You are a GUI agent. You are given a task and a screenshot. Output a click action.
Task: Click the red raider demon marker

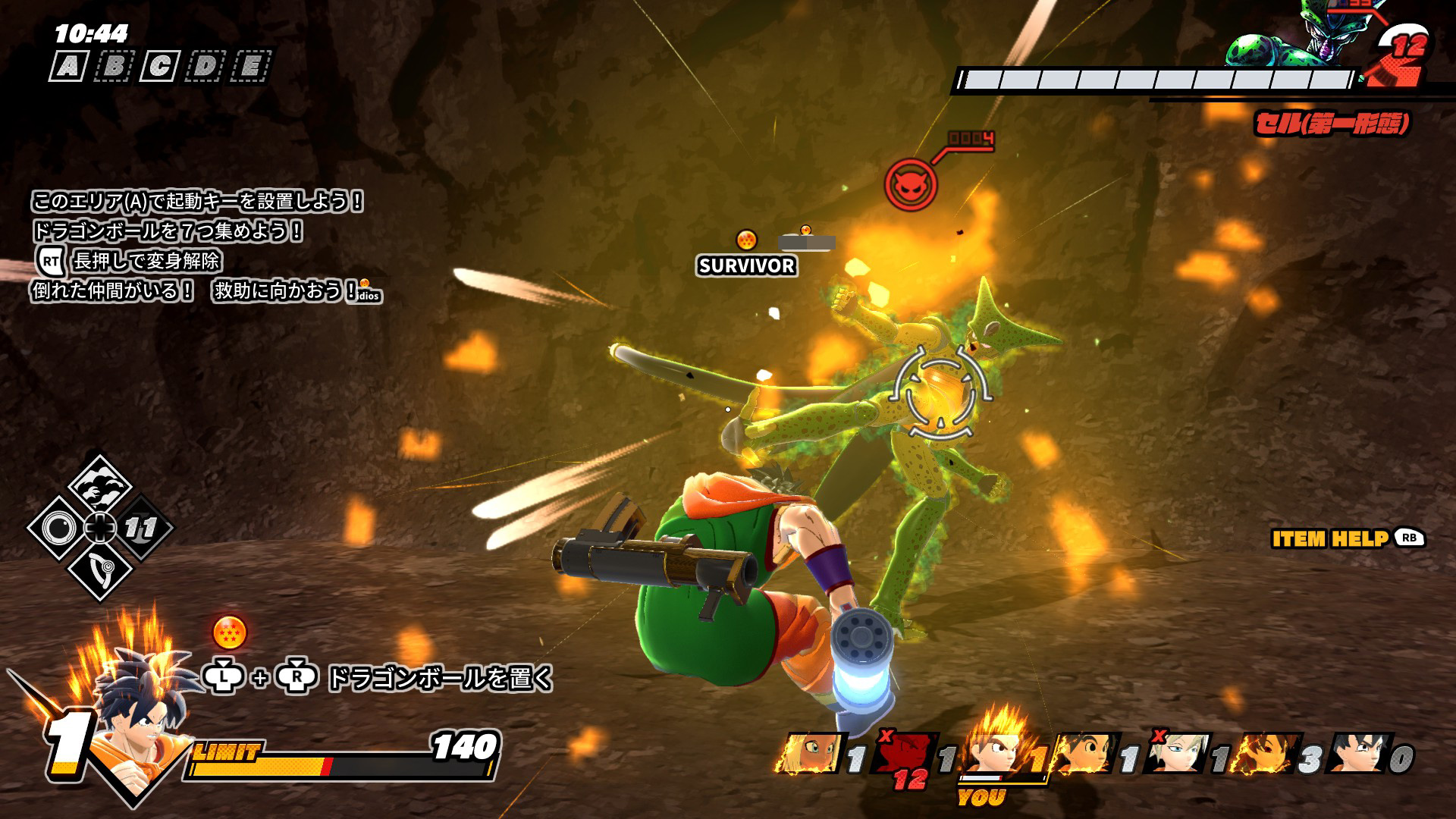(x=910, y=184)
